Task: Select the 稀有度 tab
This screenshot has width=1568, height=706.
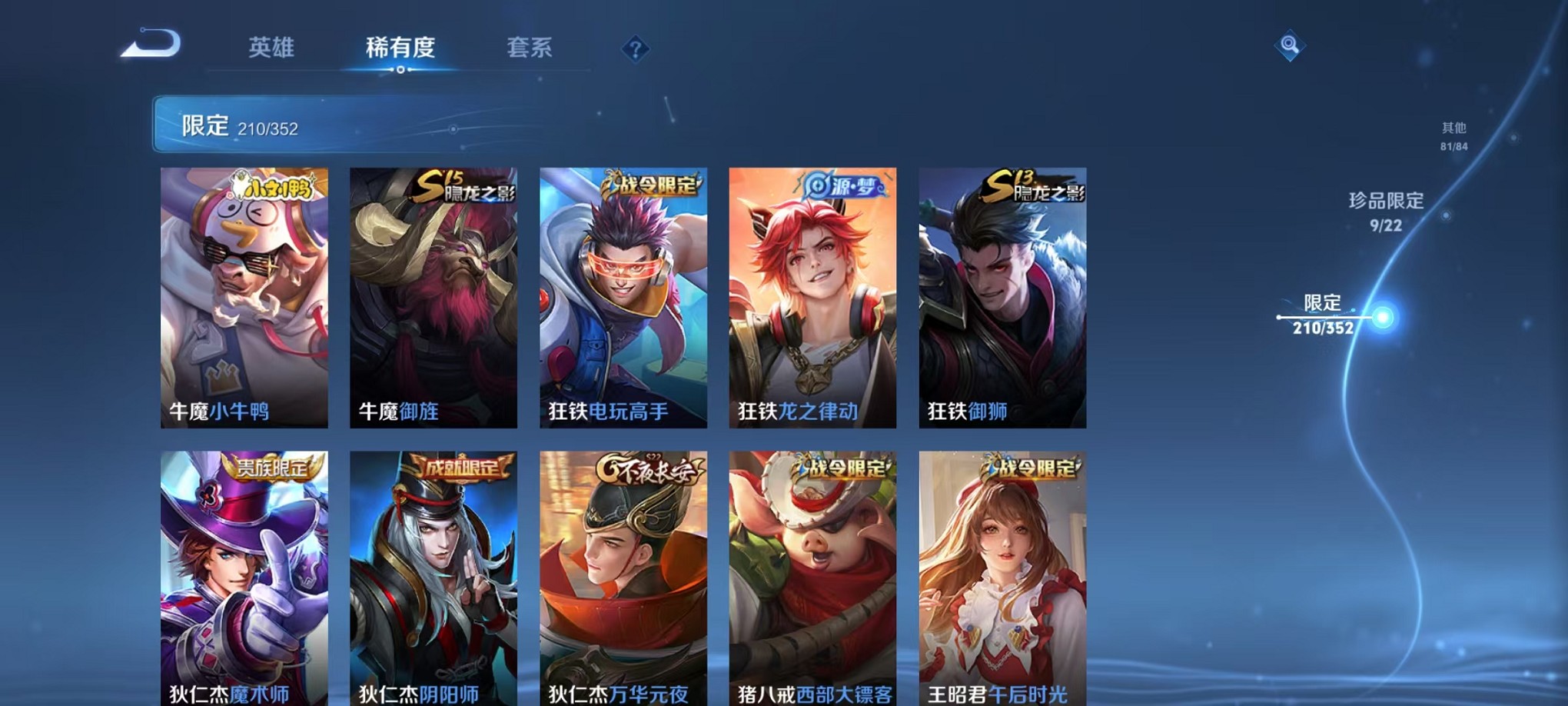Action: click(x=400, y=48)
